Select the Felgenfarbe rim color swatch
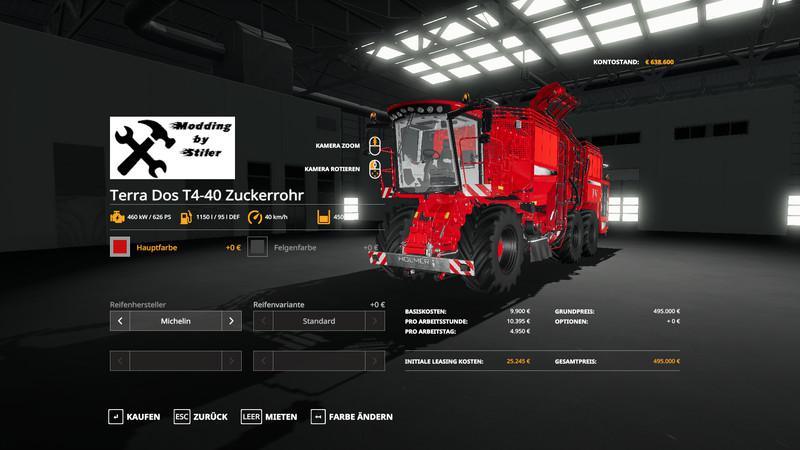The height and width of the screenshot is (450, 800). (258, 247)
